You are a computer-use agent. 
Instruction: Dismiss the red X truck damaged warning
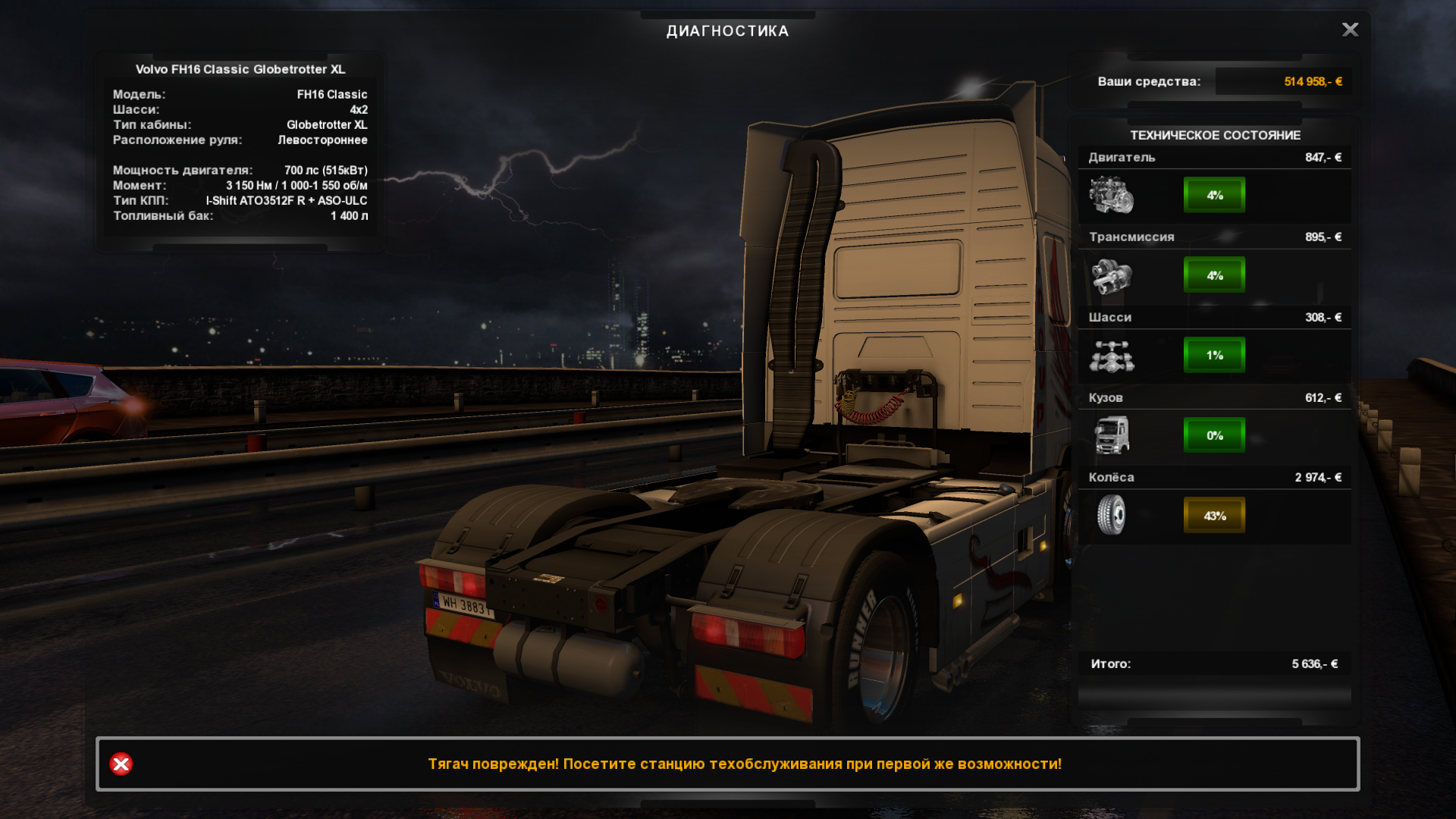[121, 764]
